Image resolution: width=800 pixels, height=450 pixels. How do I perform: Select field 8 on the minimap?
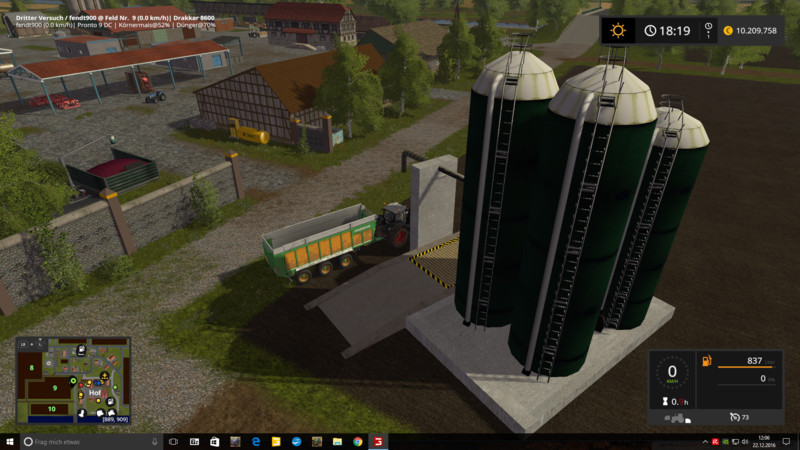click(32, 368)
